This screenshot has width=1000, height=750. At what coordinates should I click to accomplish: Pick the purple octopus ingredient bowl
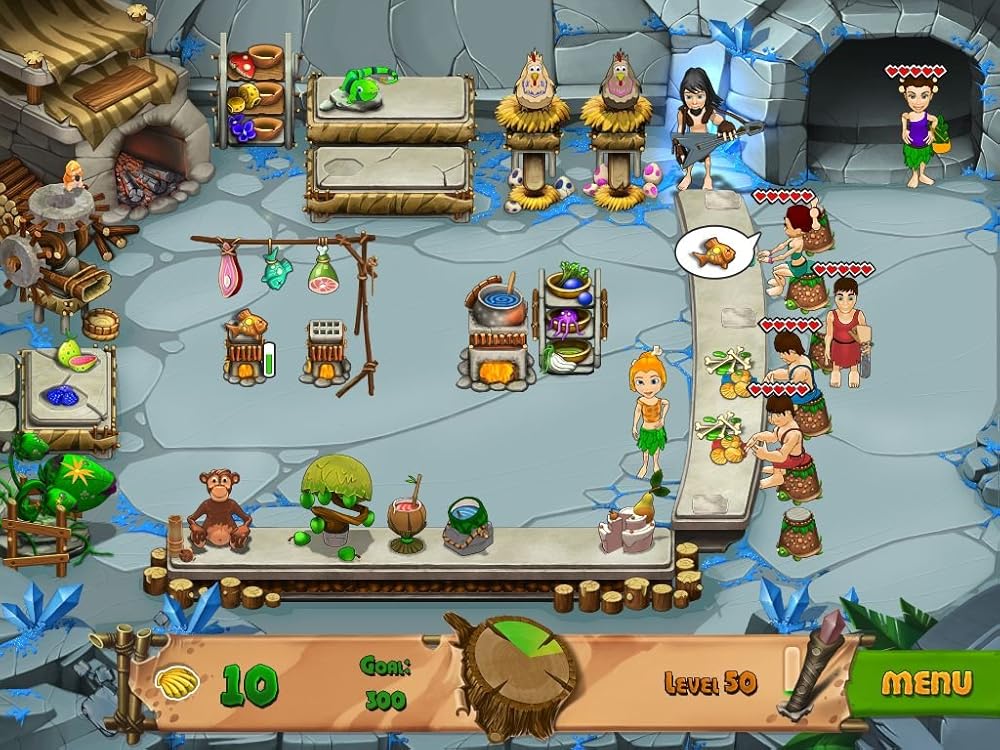pos(569,323)
